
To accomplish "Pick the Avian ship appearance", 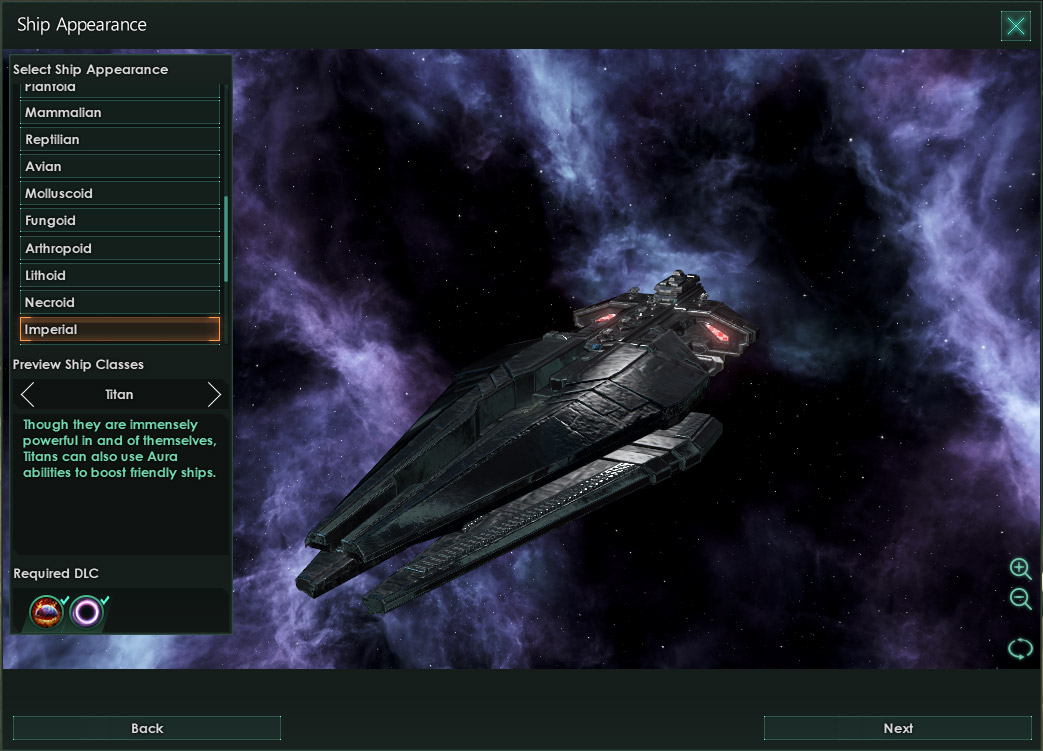I will click(x=120, y=167).
